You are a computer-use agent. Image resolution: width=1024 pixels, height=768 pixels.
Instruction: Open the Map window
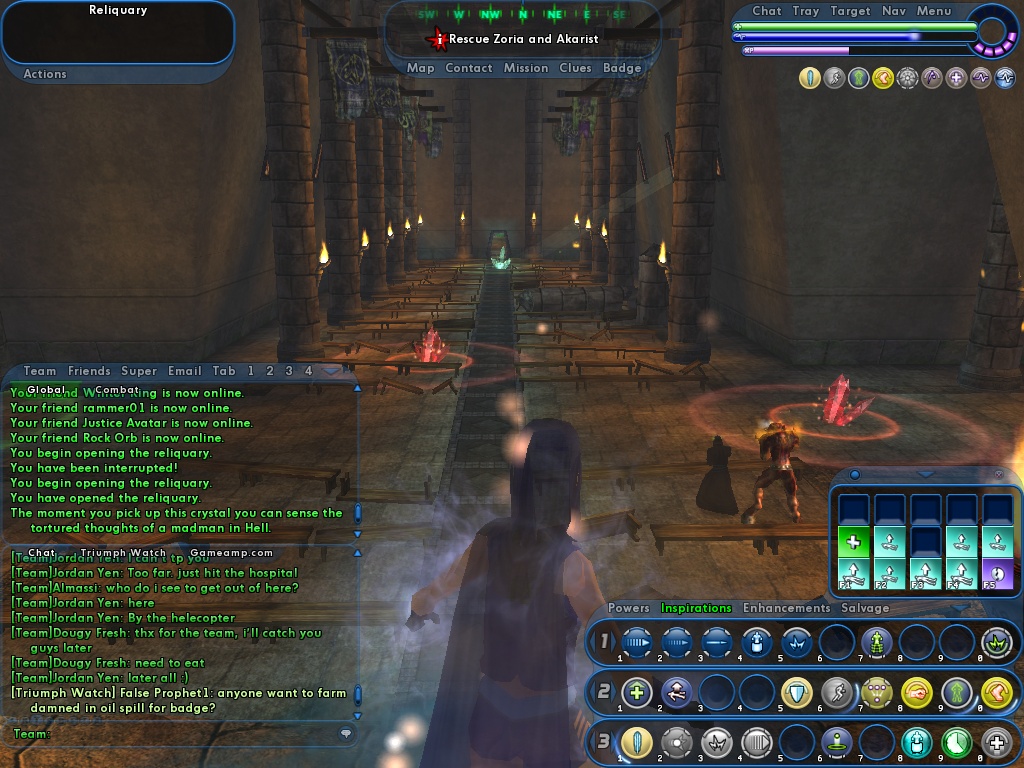click(x=420, y=68)
